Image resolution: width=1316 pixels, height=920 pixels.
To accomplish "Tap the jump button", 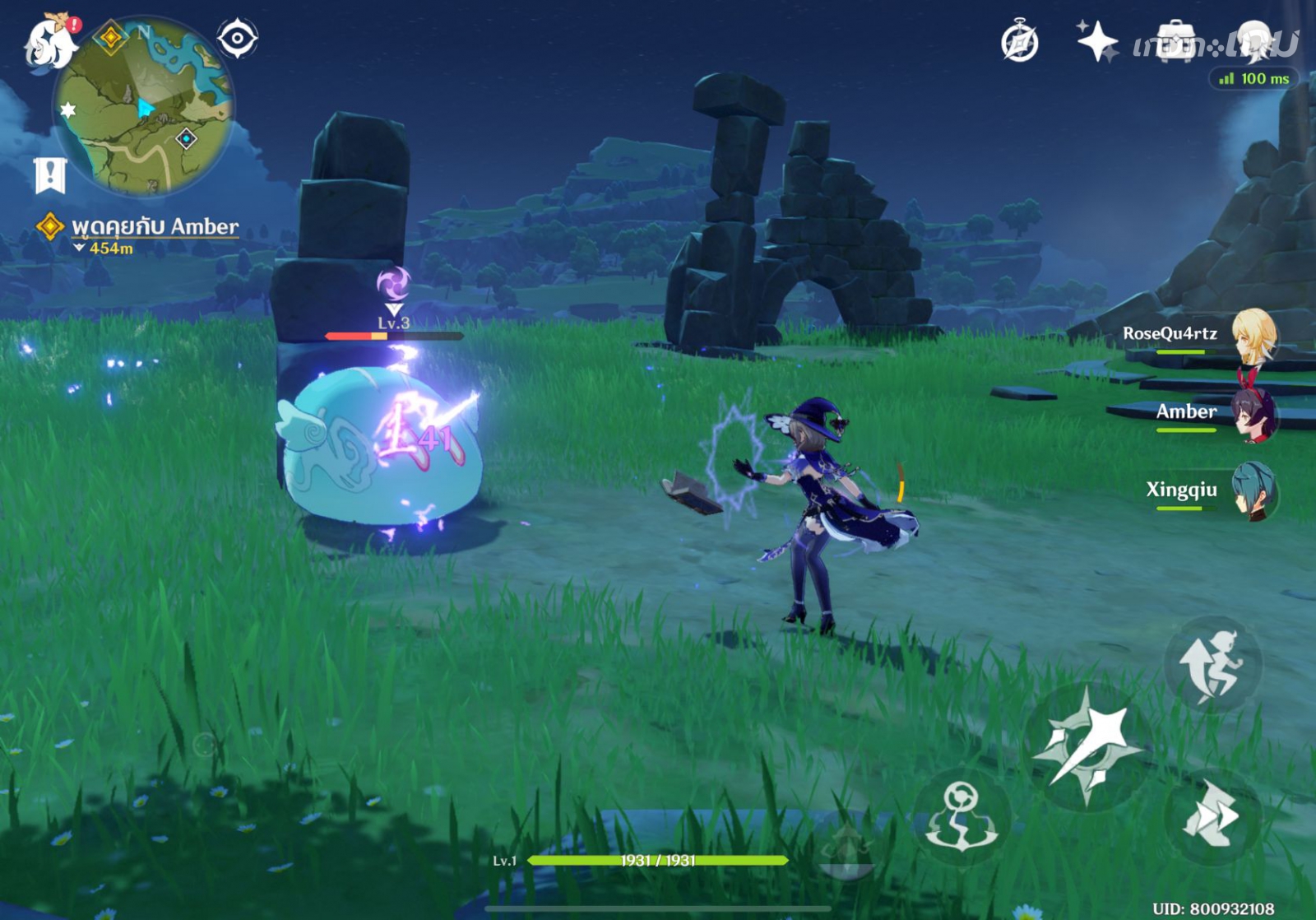I will [x=1212, y=664].
